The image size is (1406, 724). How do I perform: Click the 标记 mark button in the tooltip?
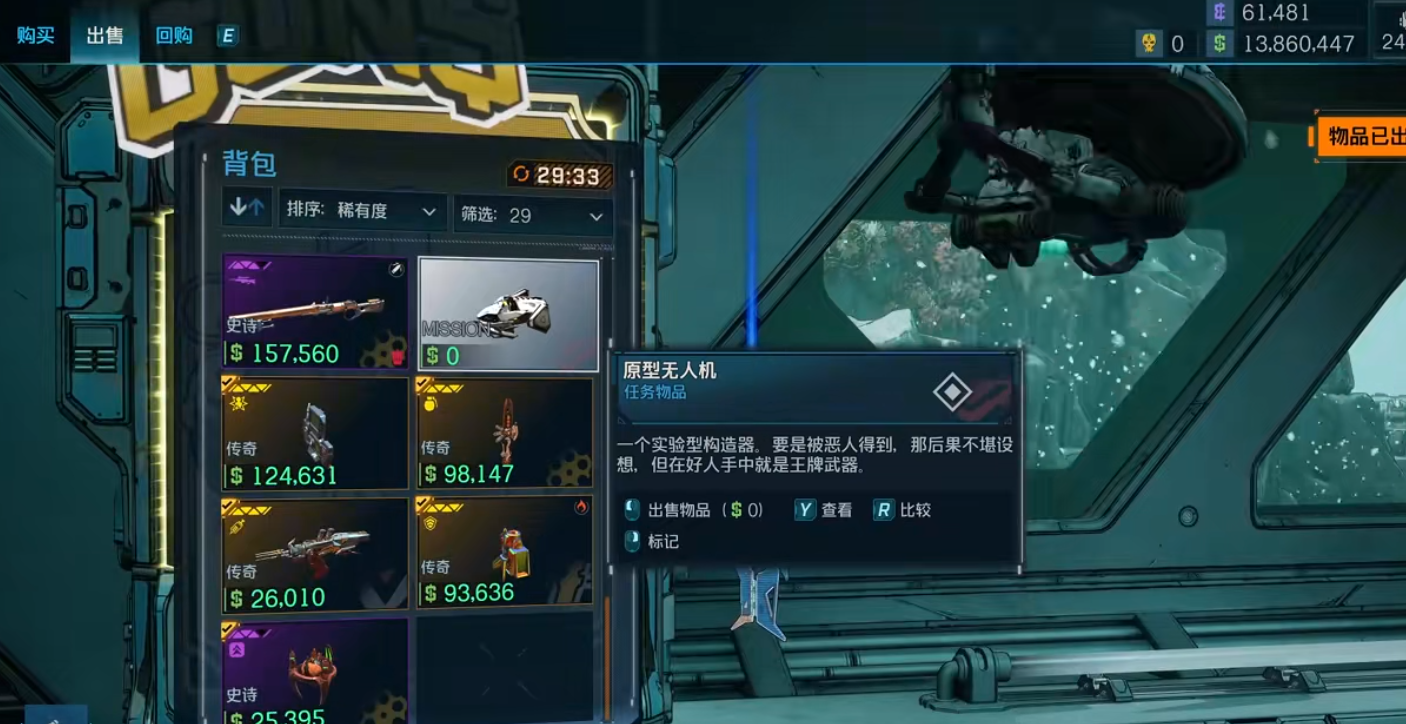pos(665,541)
